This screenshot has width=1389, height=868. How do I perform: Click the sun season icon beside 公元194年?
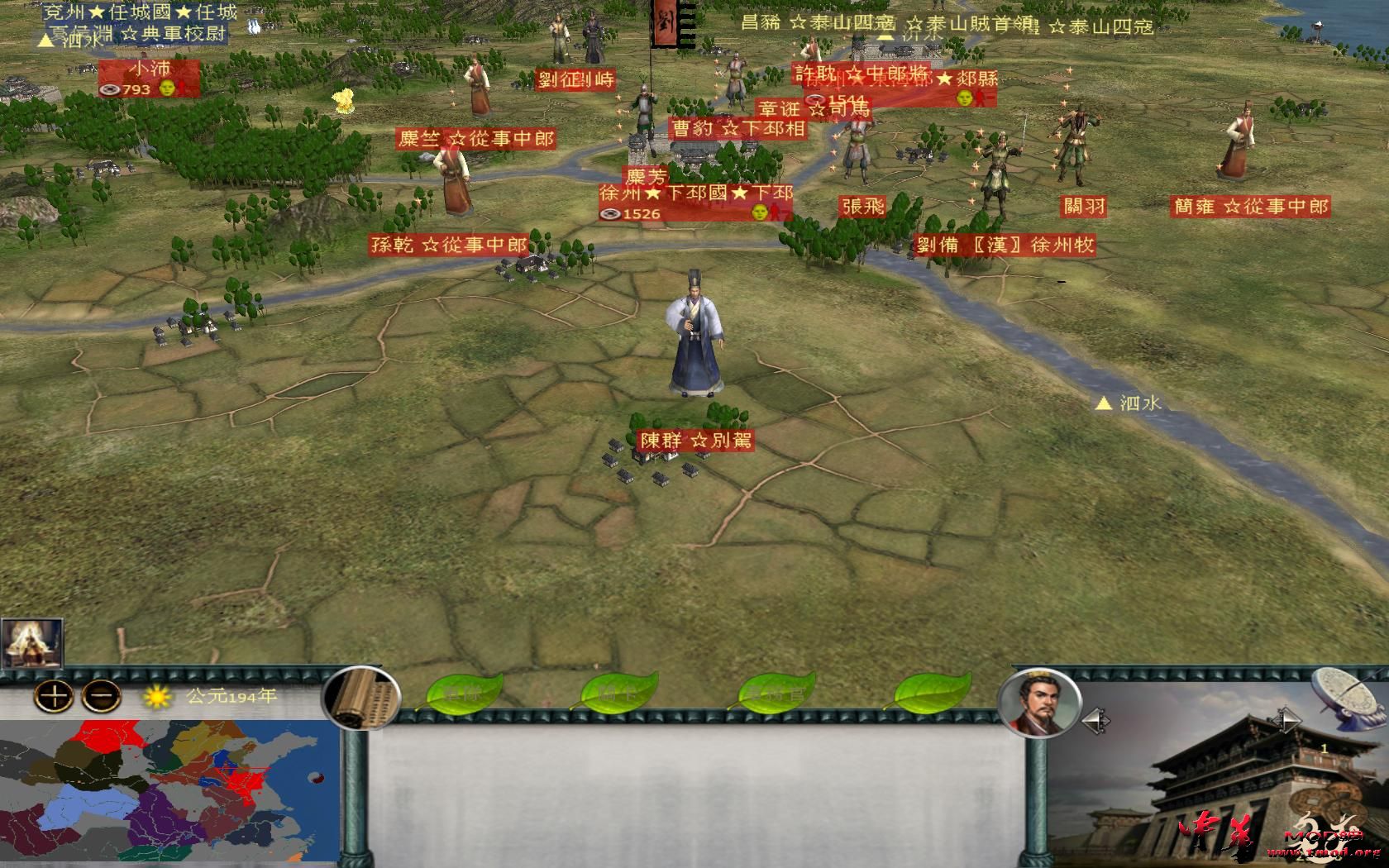point(157,699)
